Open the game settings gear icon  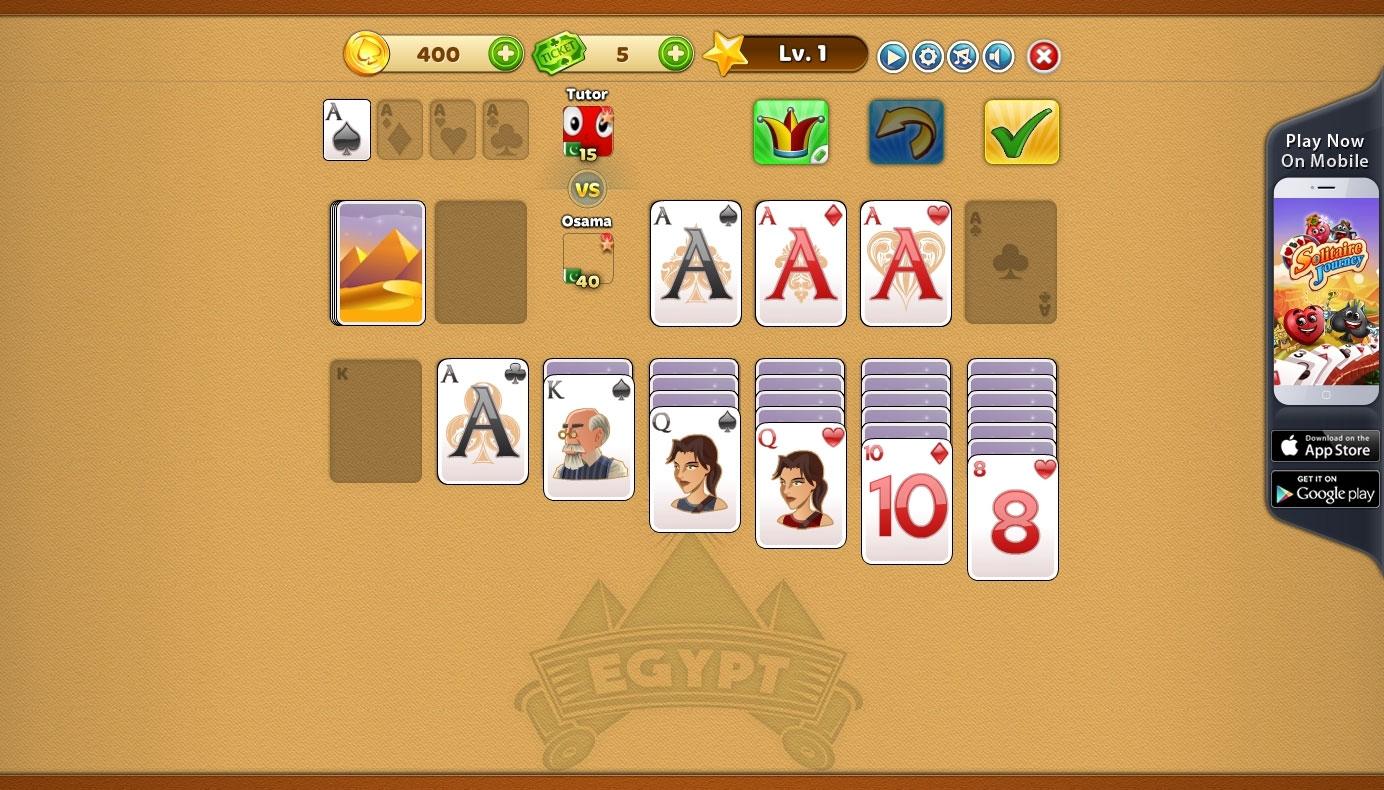(x=927, y=57)
